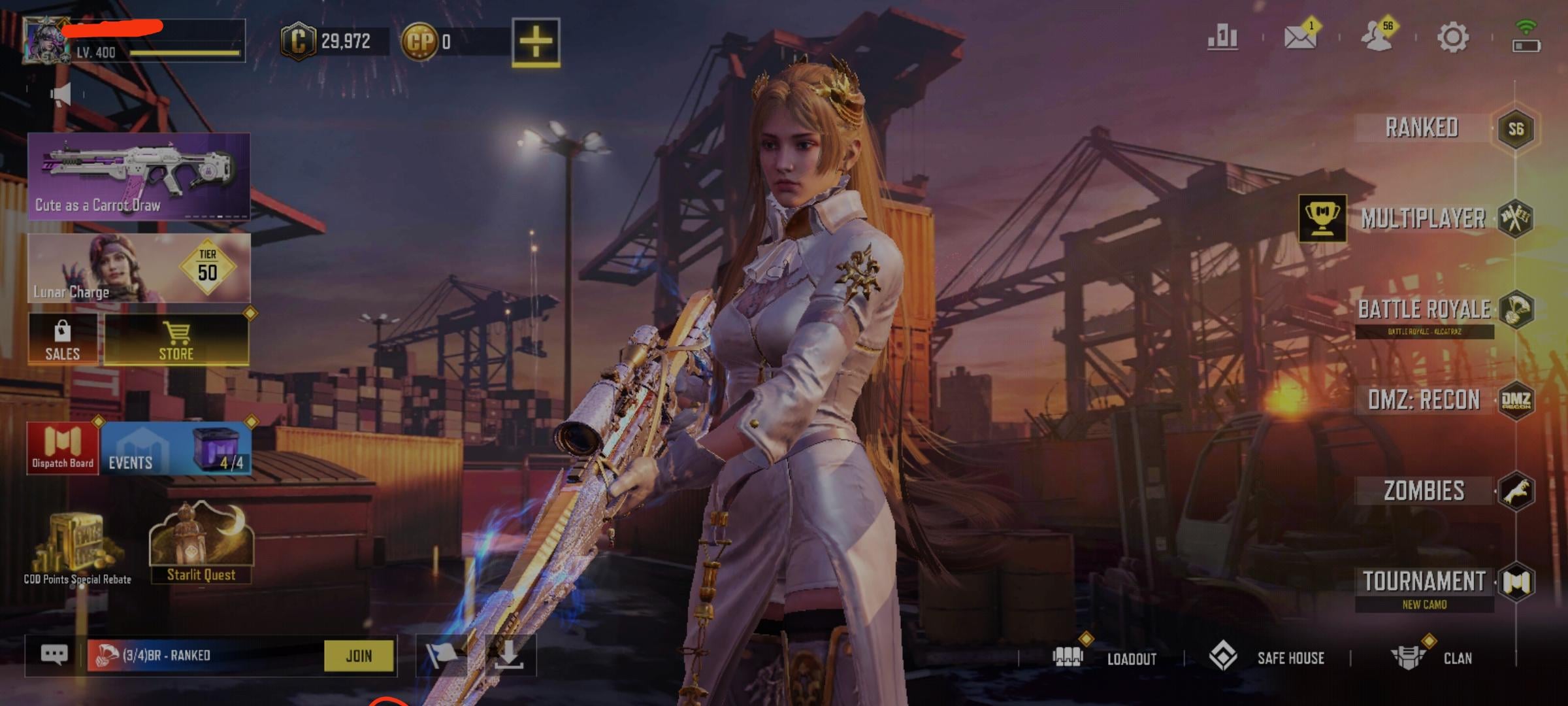Select Multiplayer mode
The image size is (1568, 706).
(1423, 219)
